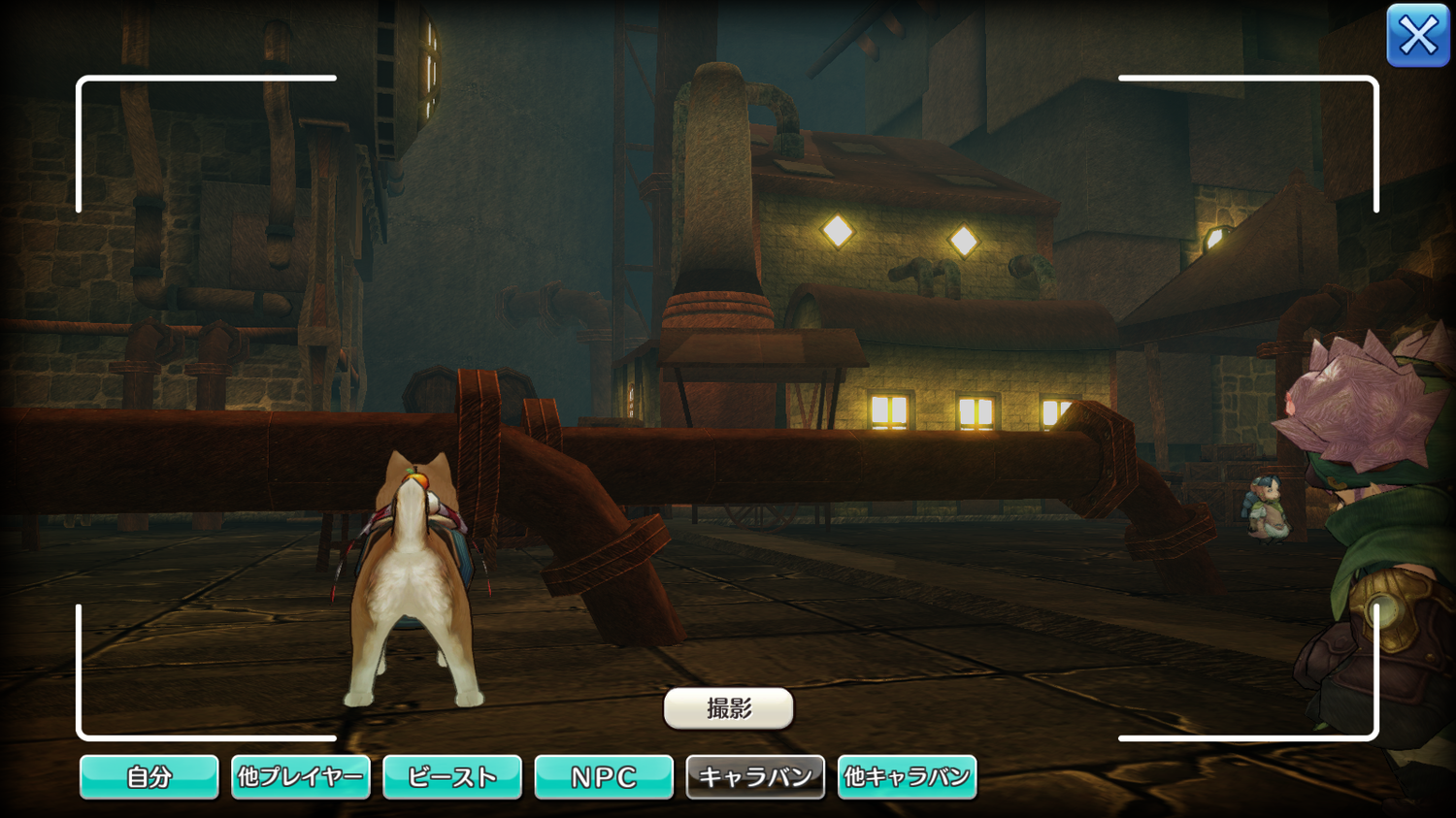This screenshot has width=1456, height=818.
Task: Toggle the 自分 visibility filter
Action: (x=149, y=777)
